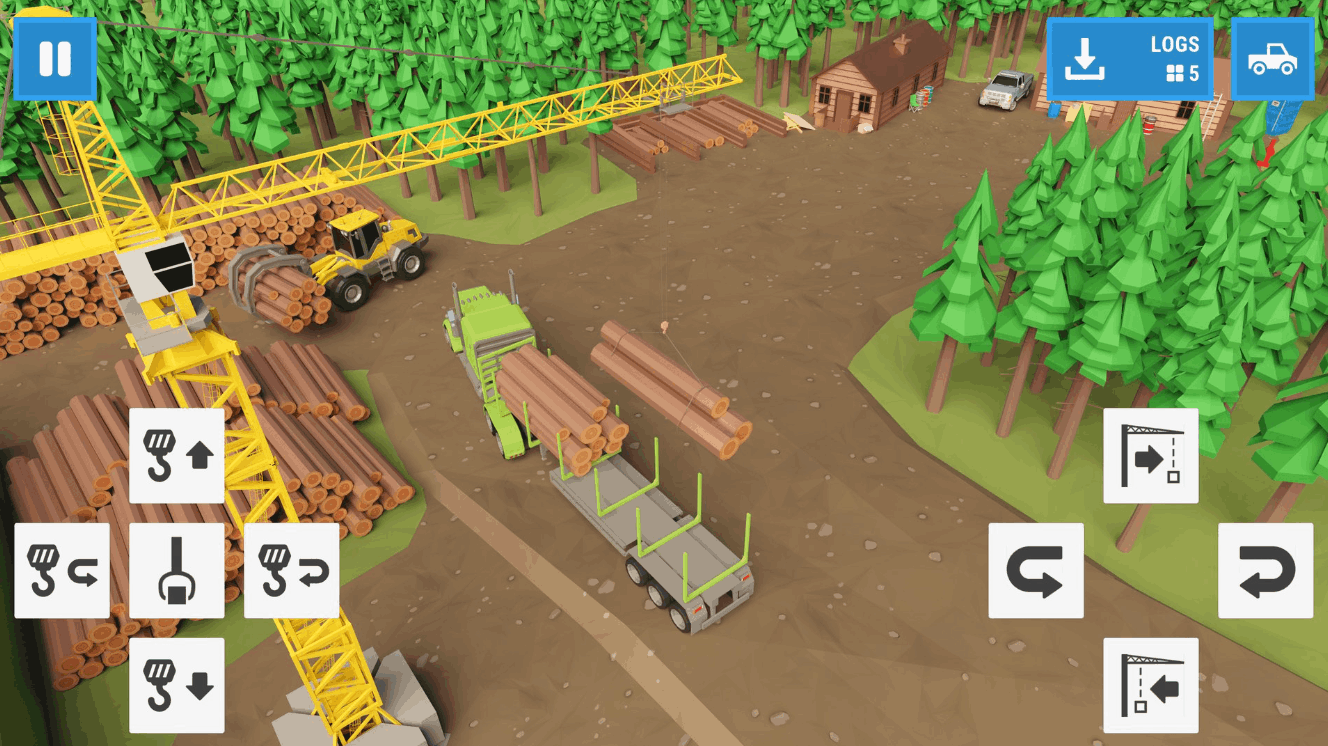Raise the crane hook upward
The width and height of the screenshot is (1328, 746).
[177, 456]
